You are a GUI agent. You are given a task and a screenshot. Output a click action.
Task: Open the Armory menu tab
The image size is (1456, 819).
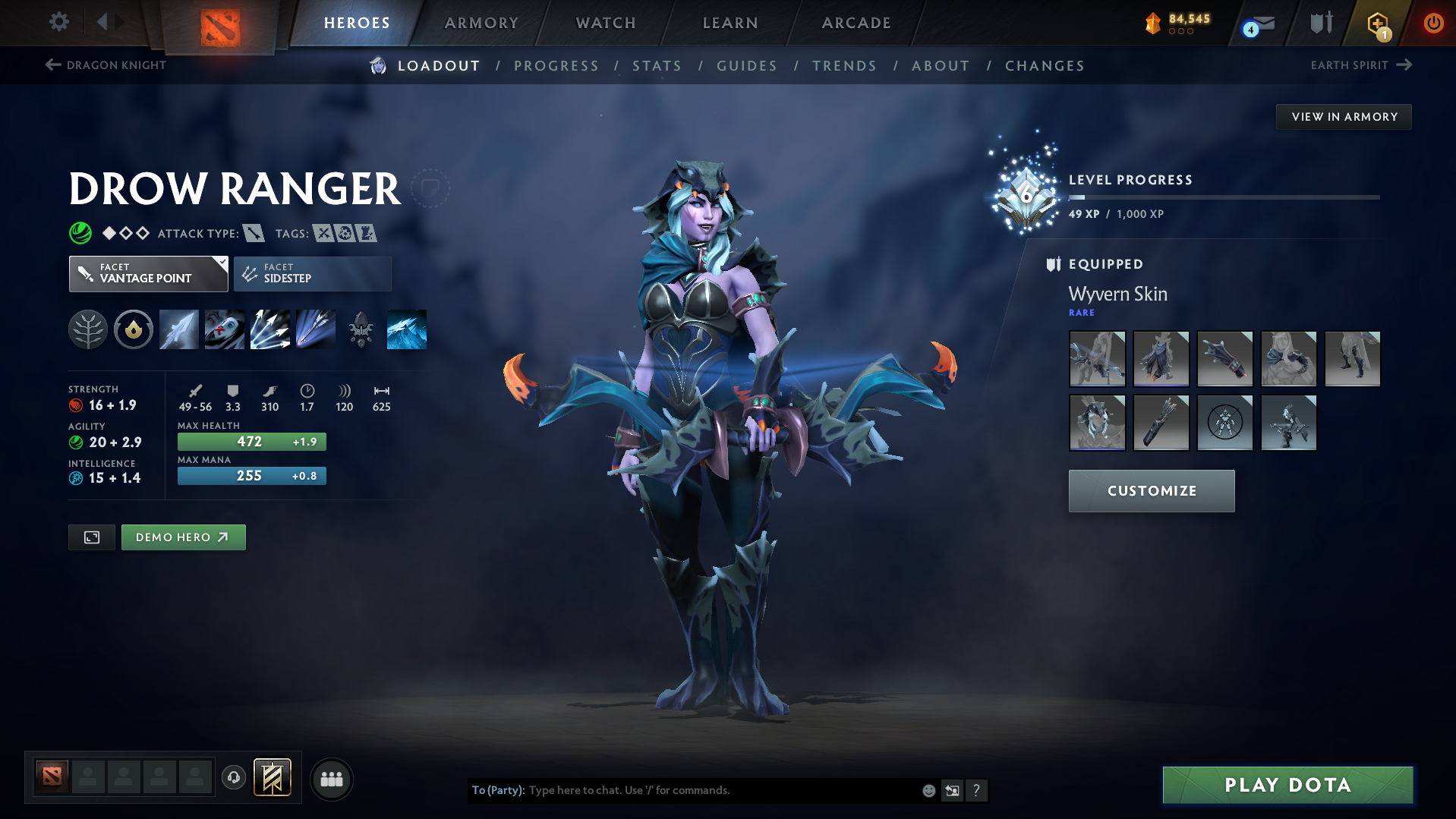point(481,23)
